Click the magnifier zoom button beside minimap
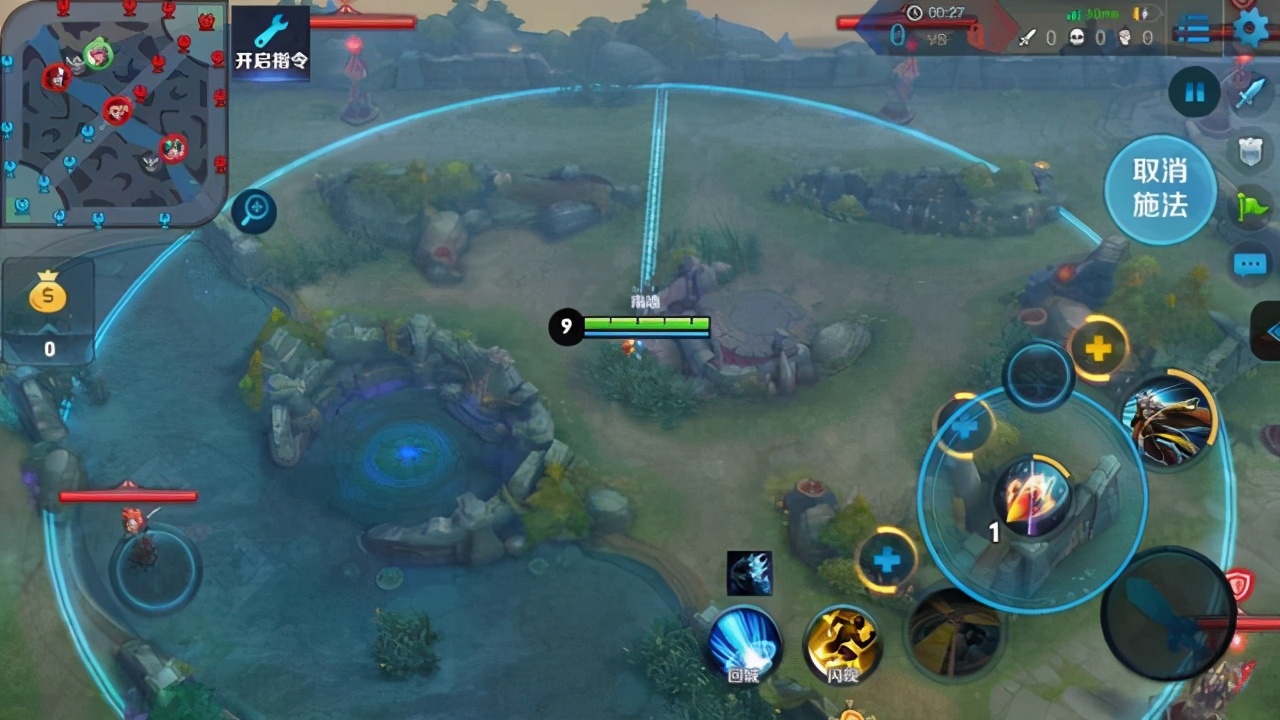Screen dimensions: 1280x720 coord(254,210)
